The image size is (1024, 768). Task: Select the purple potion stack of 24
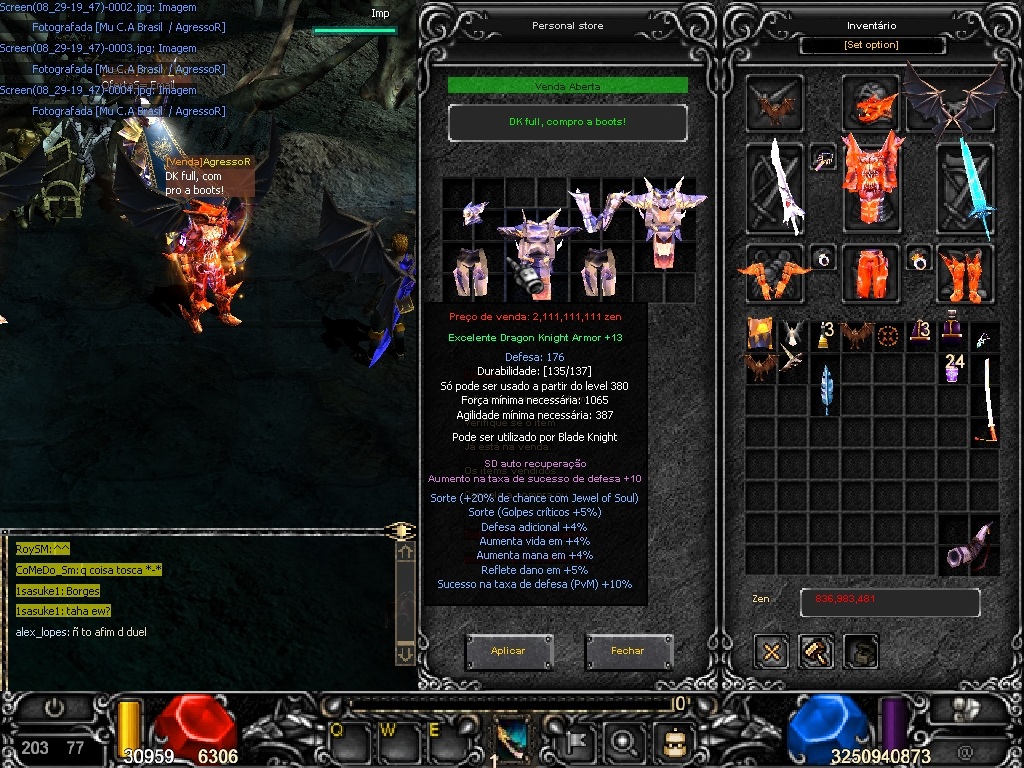[954, 367]
